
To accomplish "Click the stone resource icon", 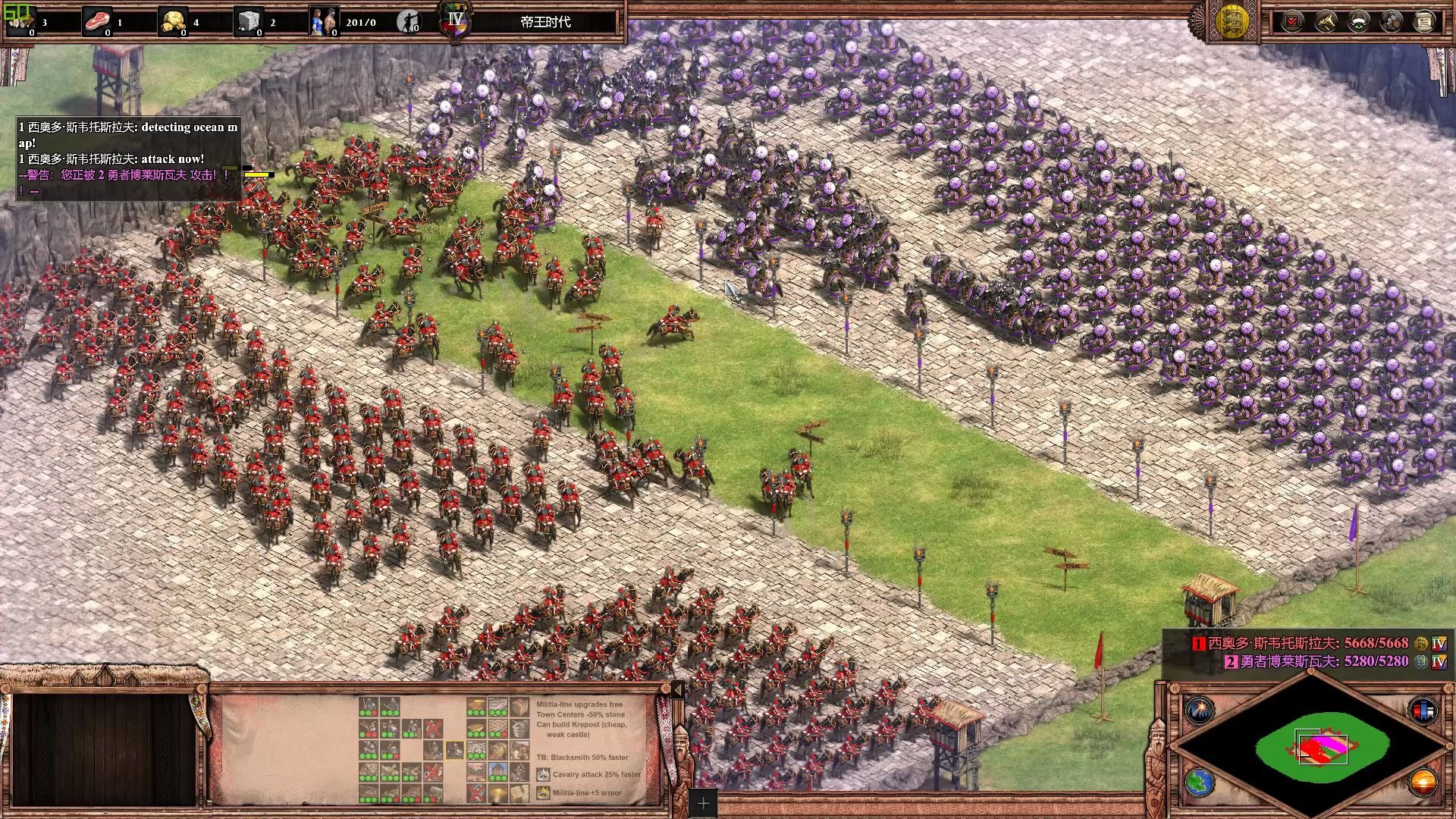I will coord(249,21).
